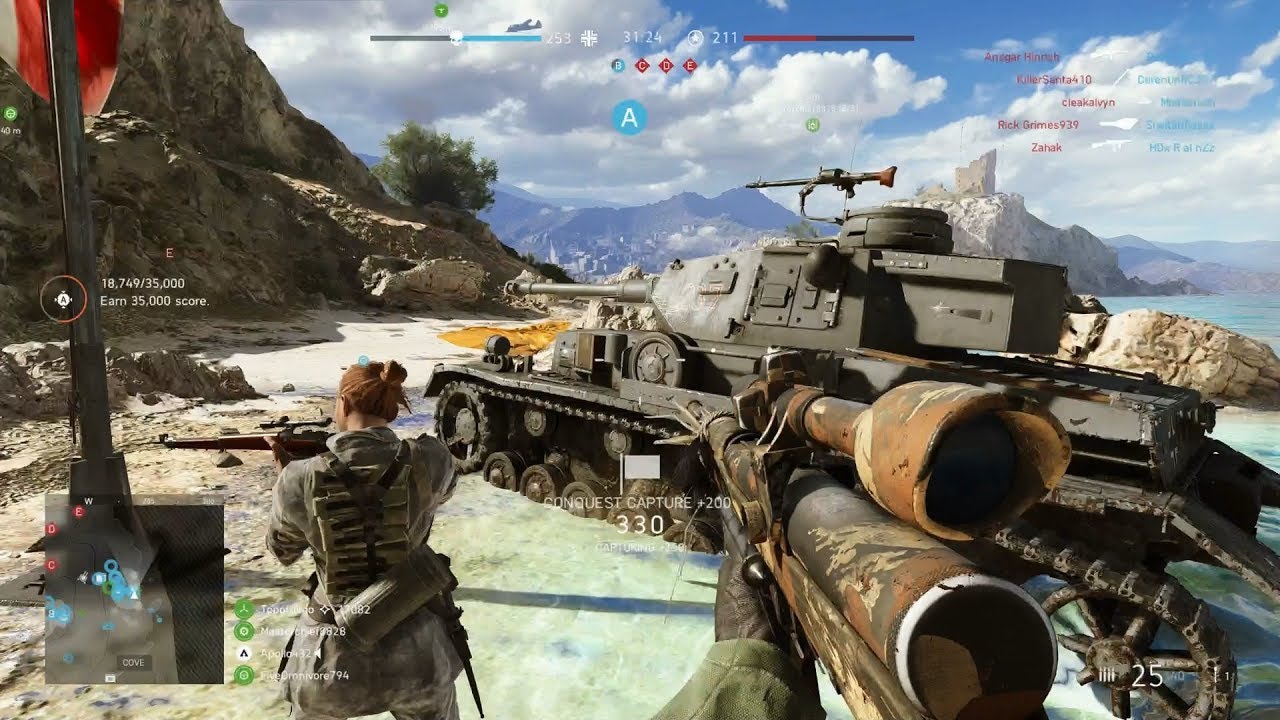1280x720 pixels.
Task: Select objective A marker in the sky
Action: pyautogui.click(x=629, y=119)
